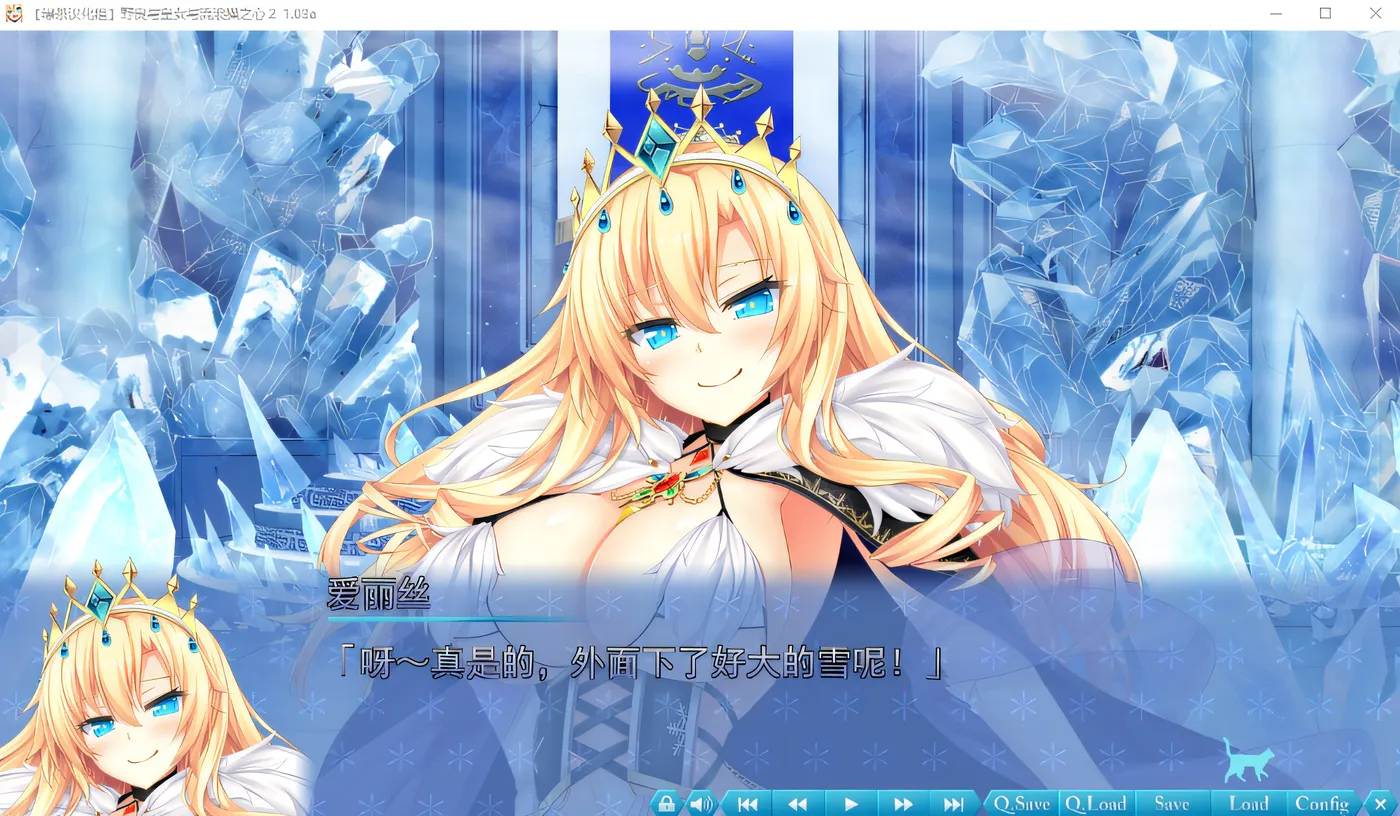Click the game icon in the title bar
This screenshot has height=816, width=1400.
tap(14, 13)
